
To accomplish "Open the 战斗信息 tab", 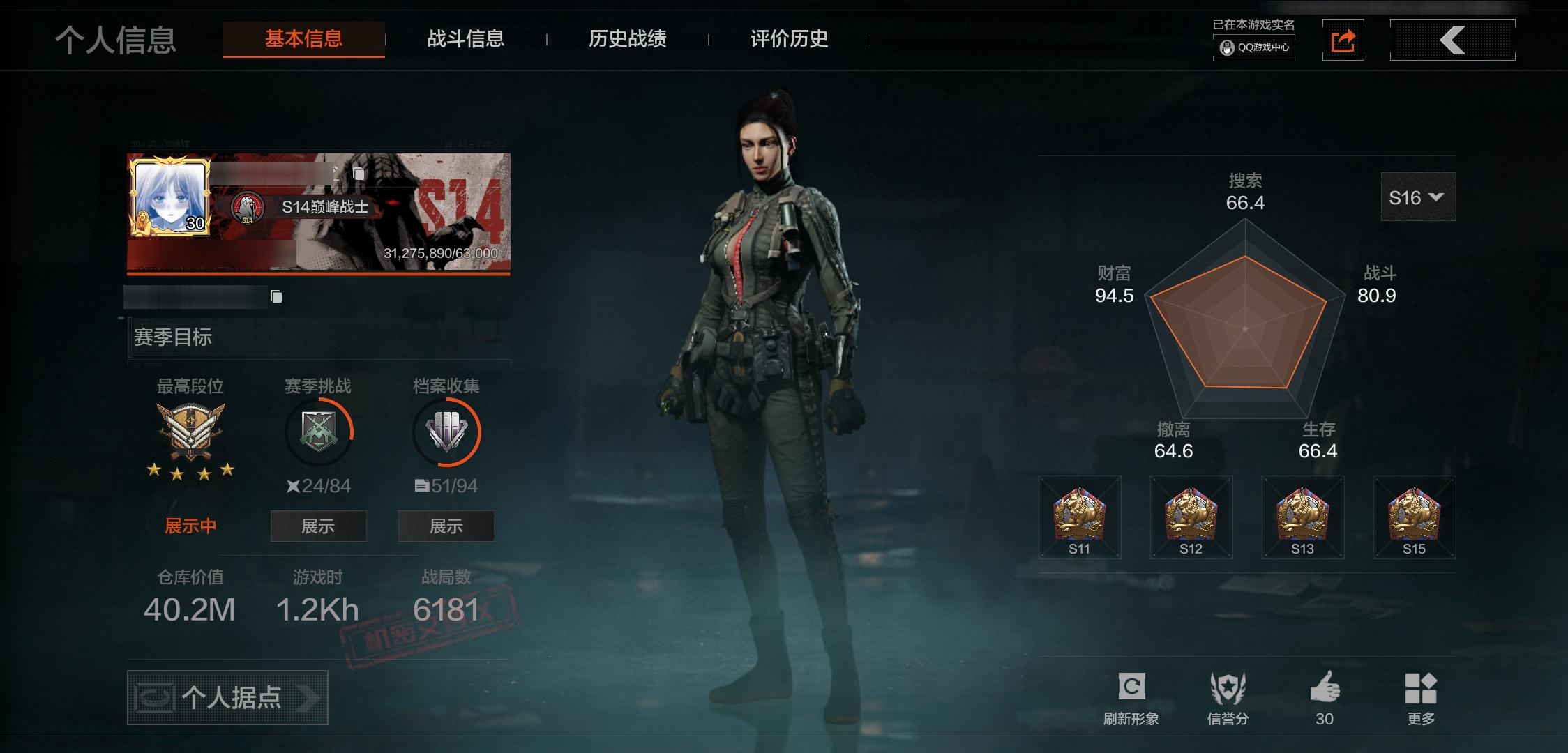I will click(465, 39).
